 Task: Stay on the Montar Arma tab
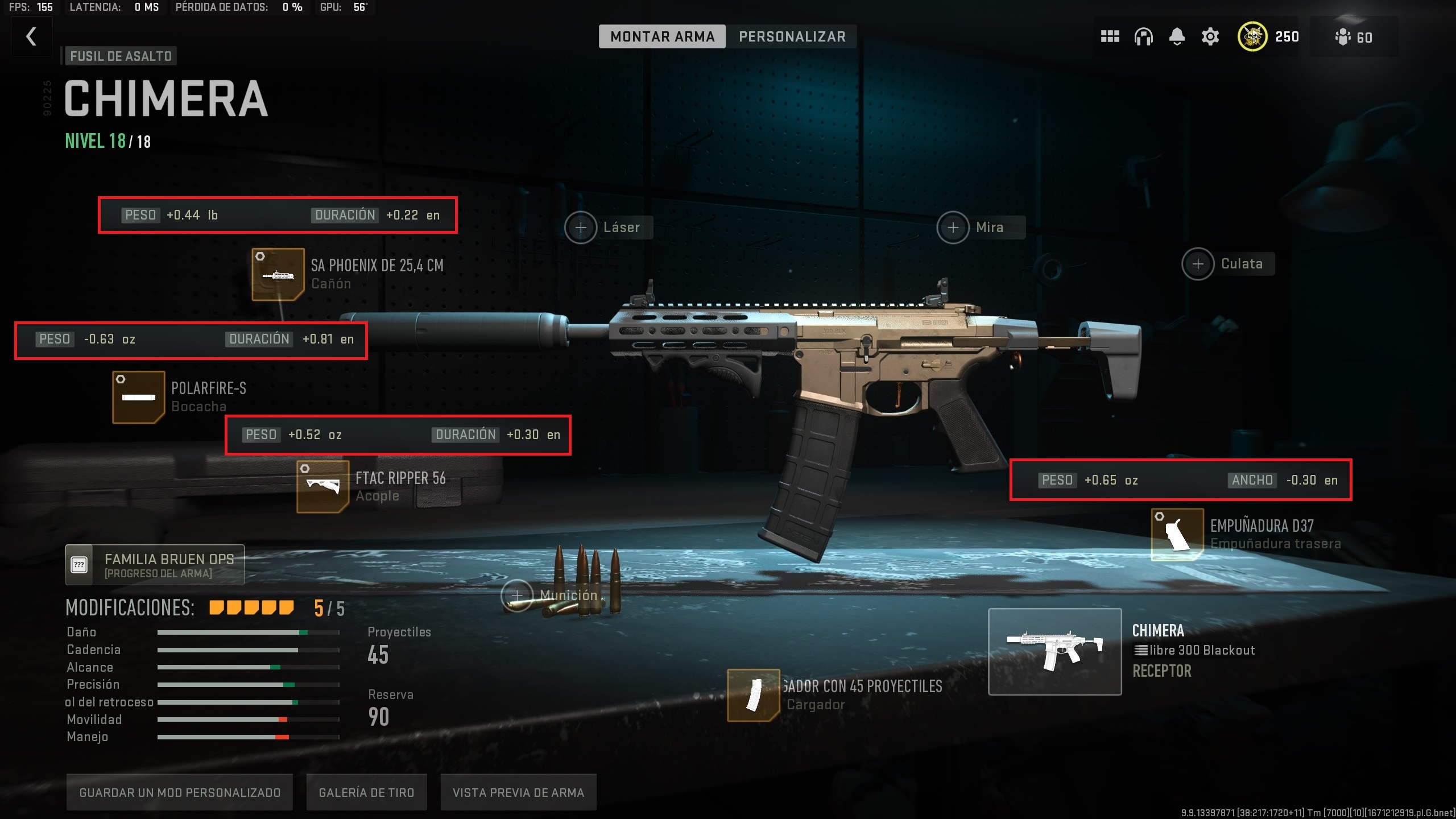coord(663,36)
